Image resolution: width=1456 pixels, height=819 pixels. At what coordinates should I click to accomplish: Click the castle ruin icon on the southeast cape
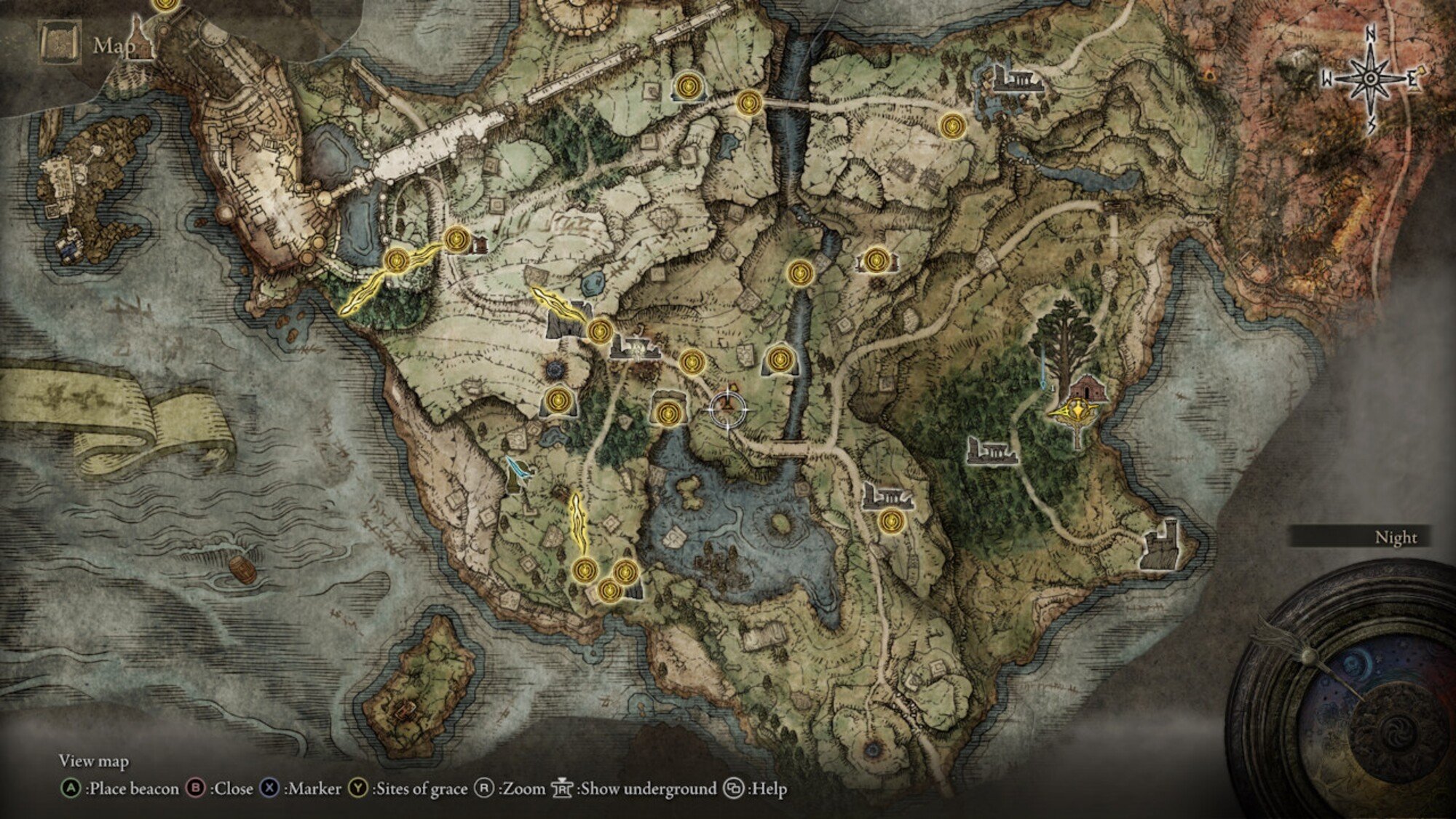click(1160, 546)
